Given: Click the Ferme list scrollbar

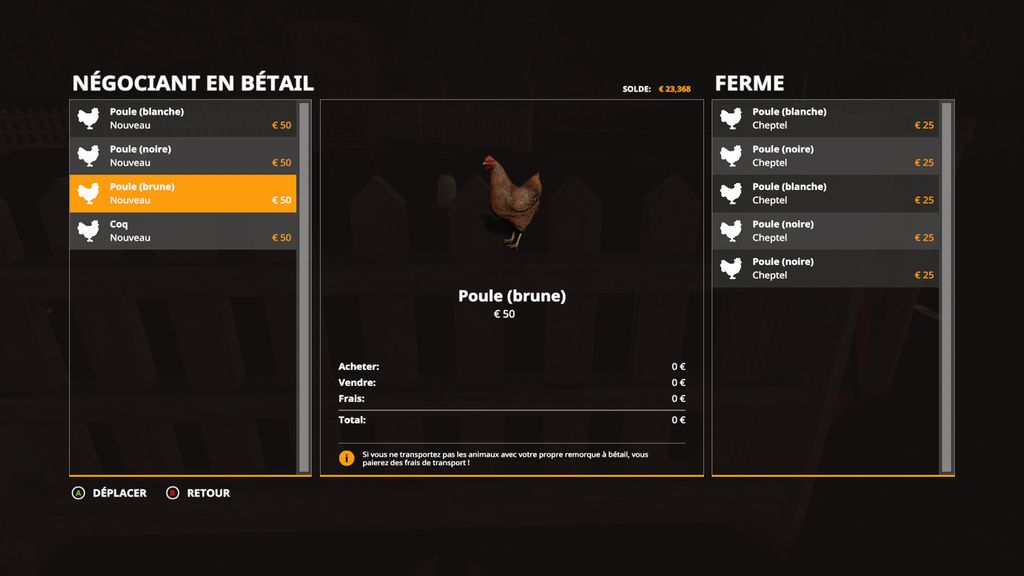Looking at the screenshot, I should [946, 286].
